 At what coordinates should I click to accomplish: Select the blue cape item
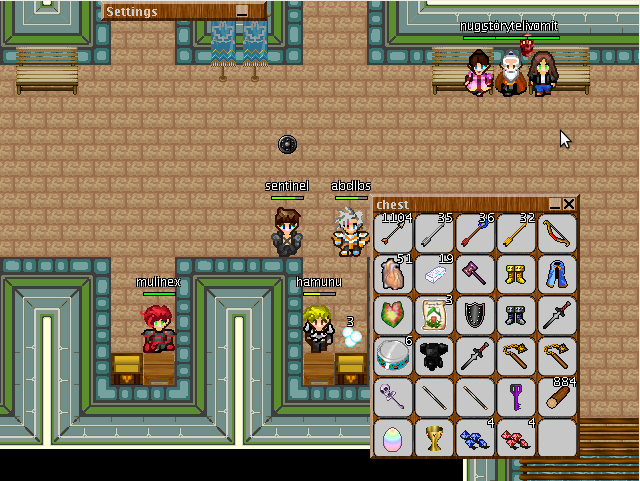(557, 274)
